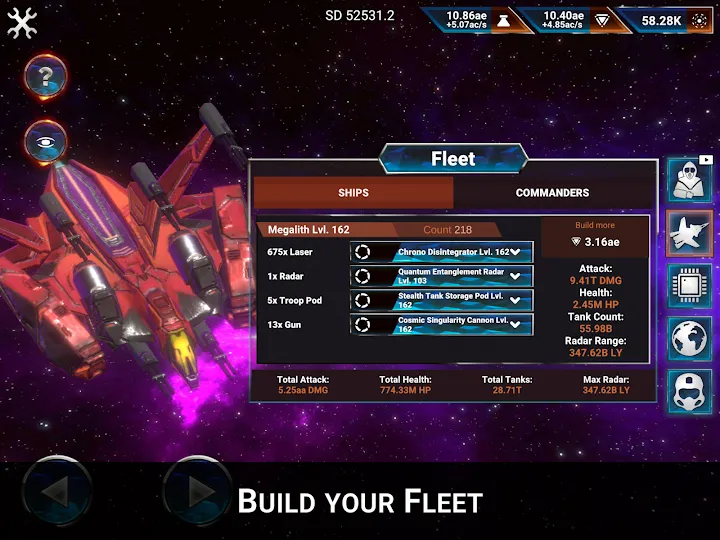
Task: Expand the Cosmic Singularity Cannon dropdown
Action: 516,324
